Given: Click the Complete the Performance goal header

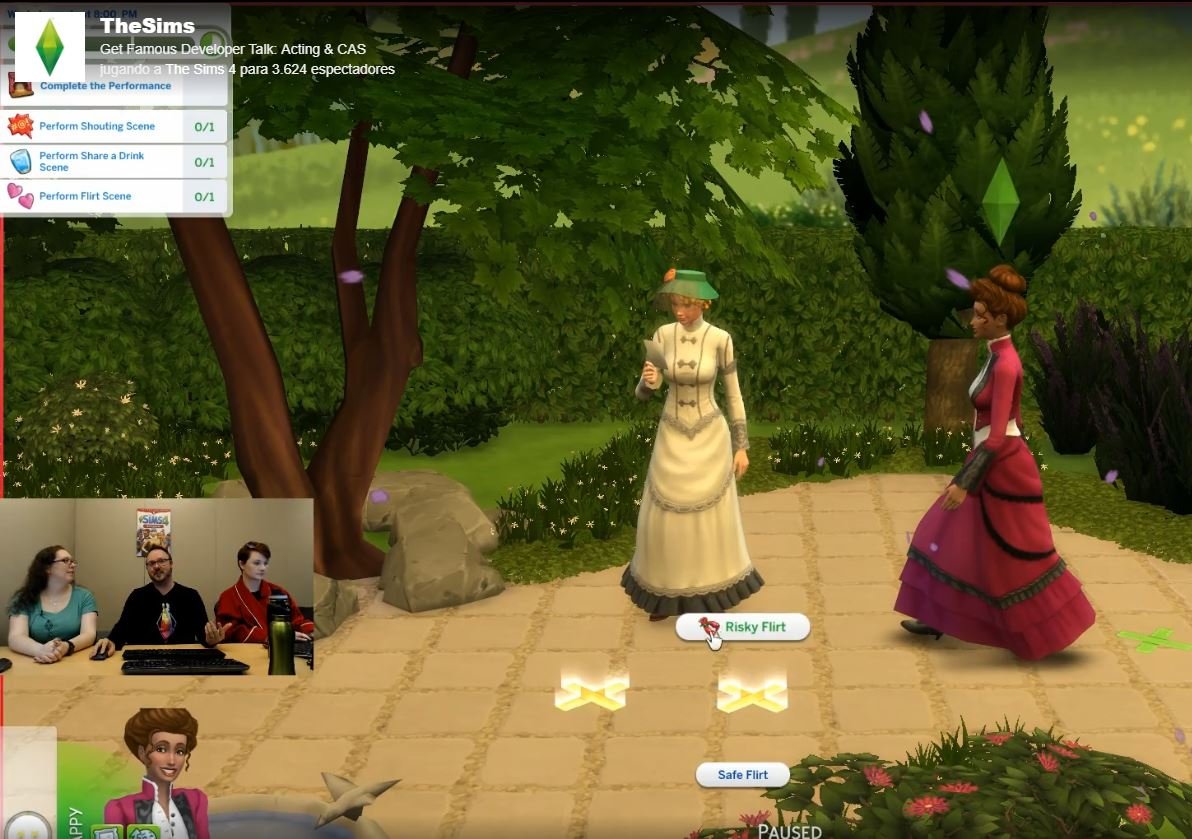Looking at the screenshot, I should tap(105, 86).
